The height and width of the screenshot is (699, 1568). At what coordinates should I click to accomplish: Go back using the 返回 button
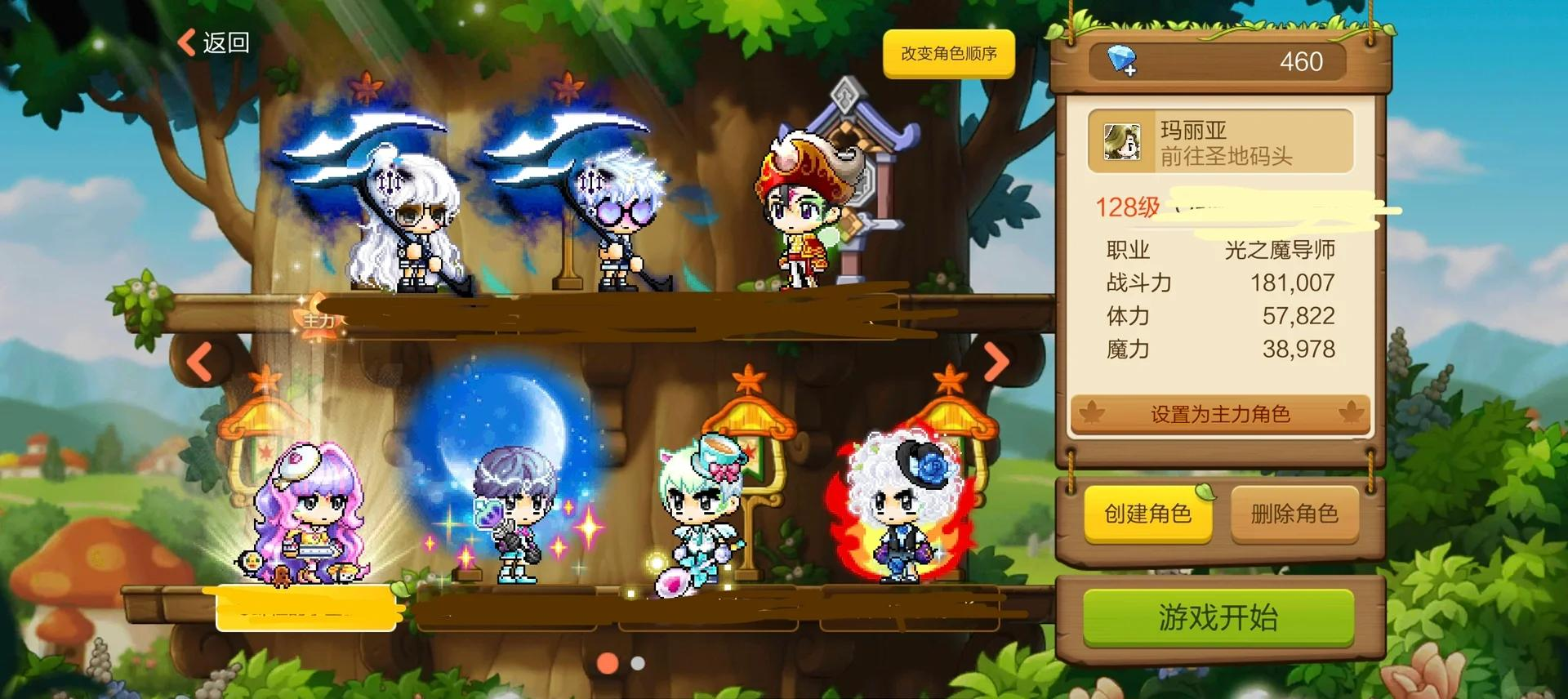(215, 42)
